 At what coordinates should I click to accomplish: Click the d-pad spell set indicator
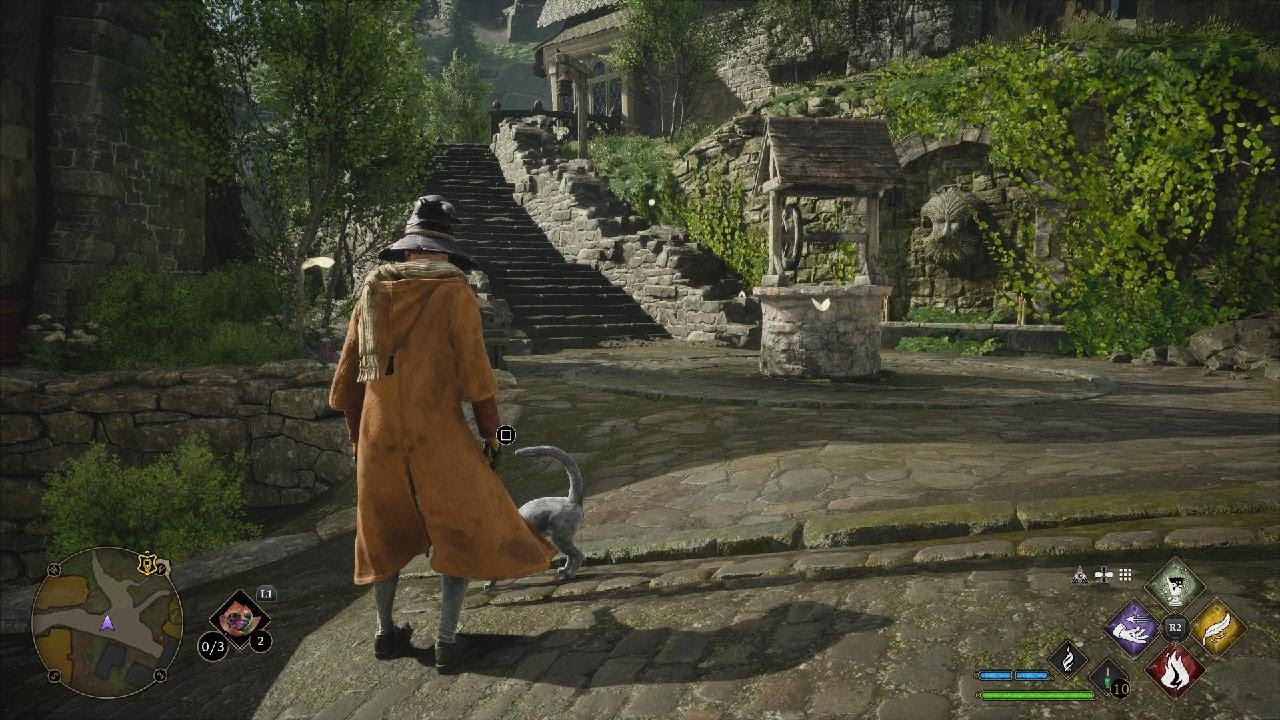(x=1103, y=575)
